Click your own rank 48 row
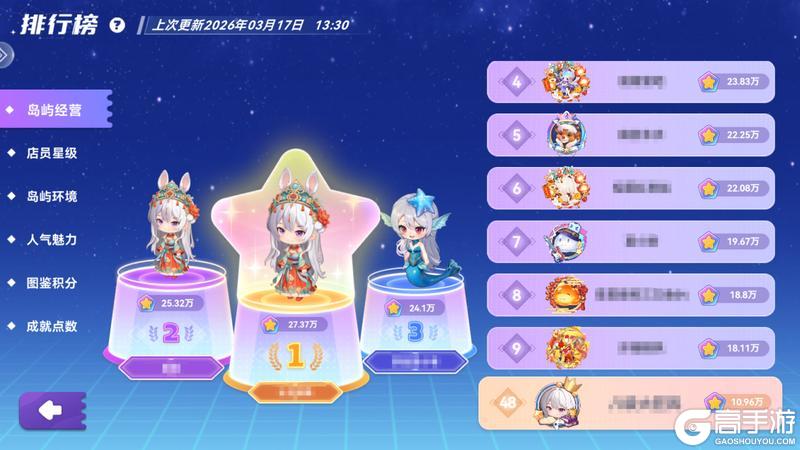Viewport: 800px width, 450px height. (630, 402)
